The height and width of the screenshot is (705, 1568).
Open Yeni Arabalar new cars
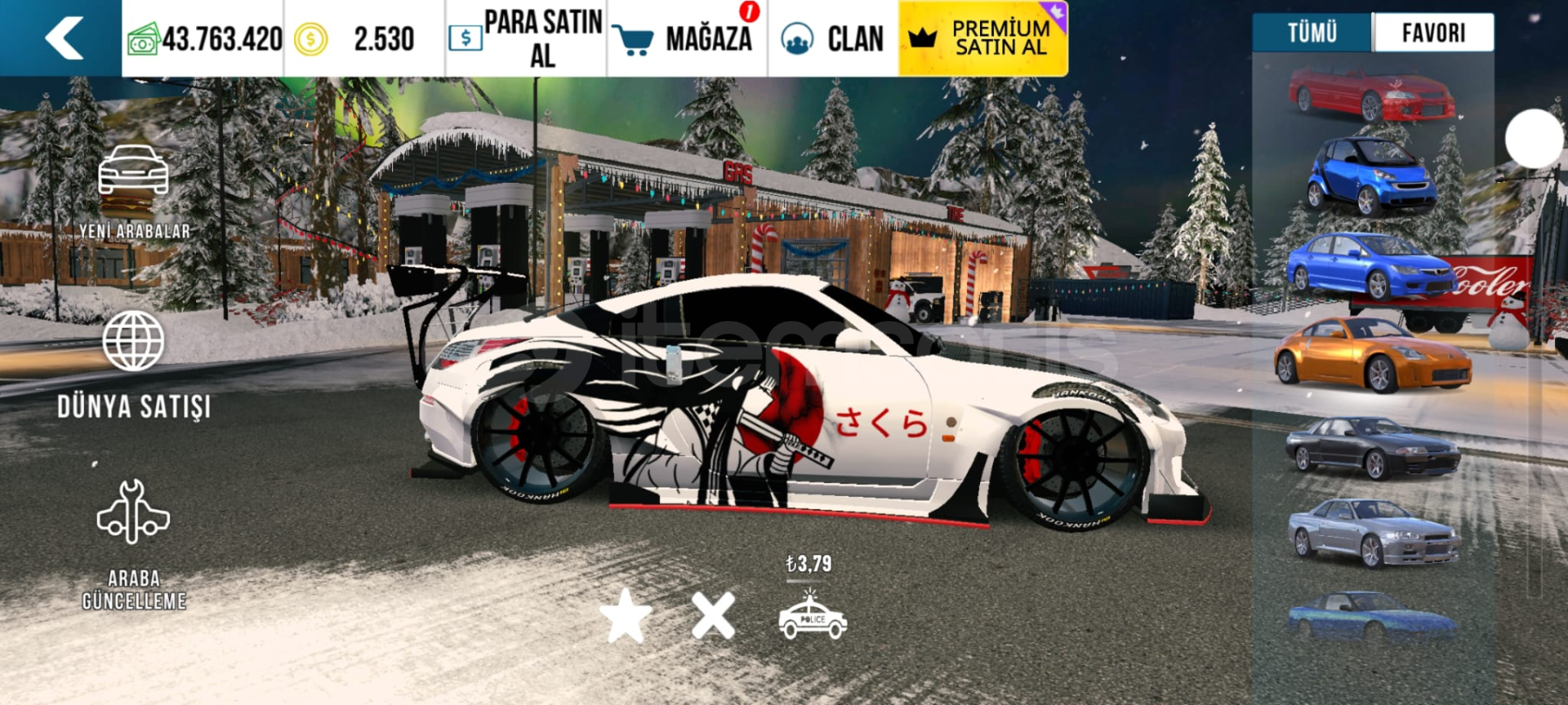coord(134,193)
